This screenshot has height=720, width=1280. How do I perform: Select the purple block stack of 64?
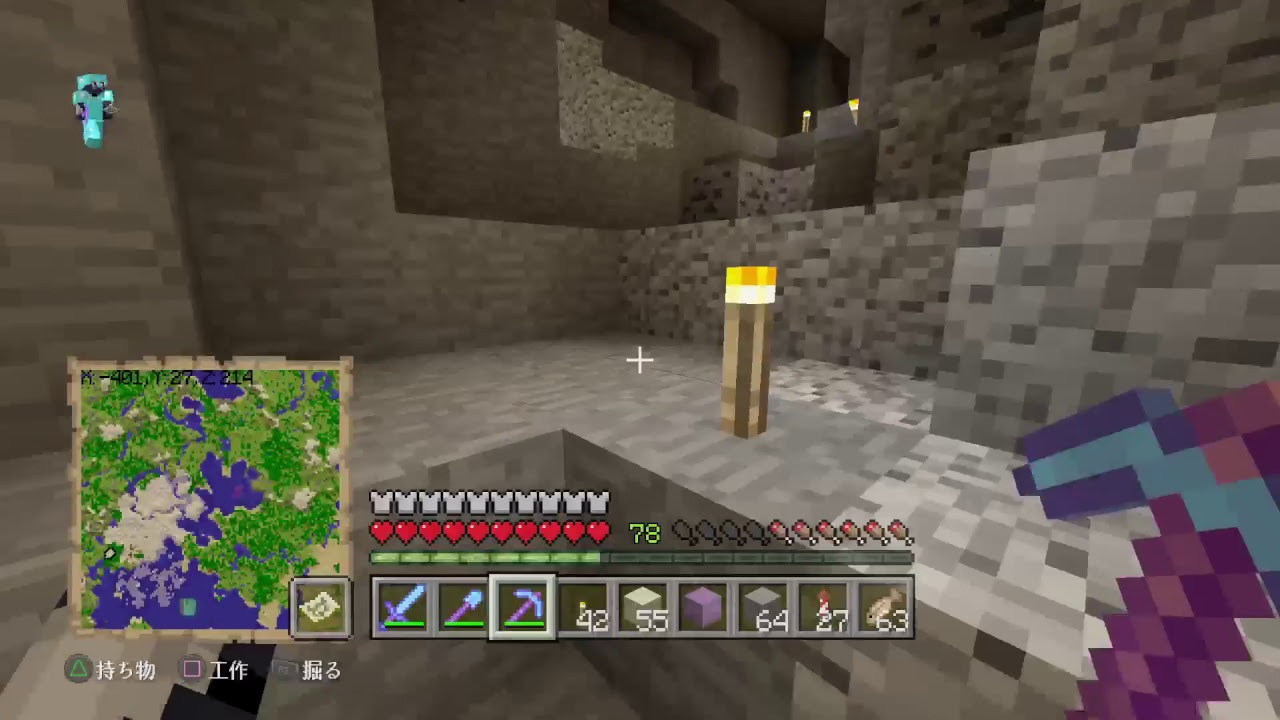click(x=703, y=607)
